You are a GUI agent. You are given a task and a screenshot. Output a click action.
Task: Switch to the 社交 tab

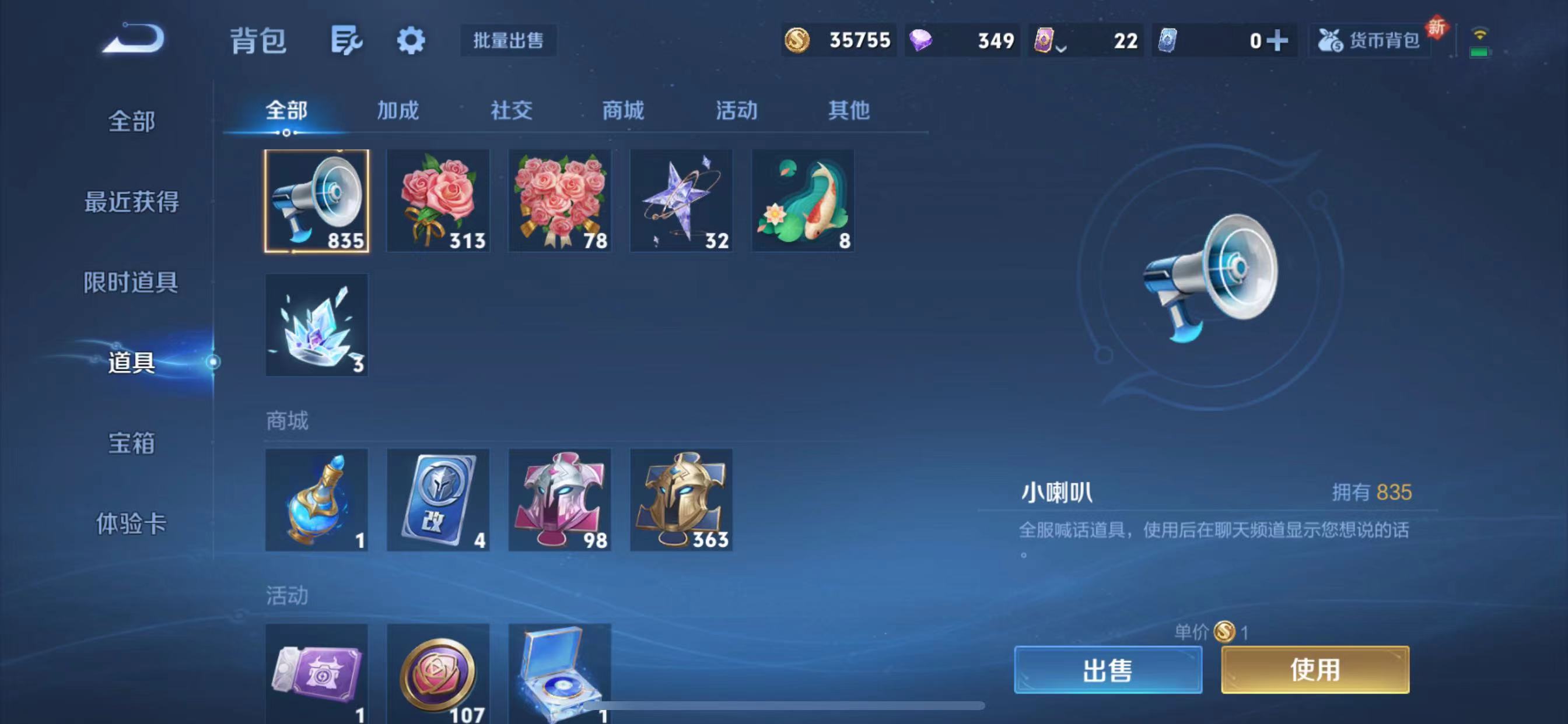[x=512, y=111]
